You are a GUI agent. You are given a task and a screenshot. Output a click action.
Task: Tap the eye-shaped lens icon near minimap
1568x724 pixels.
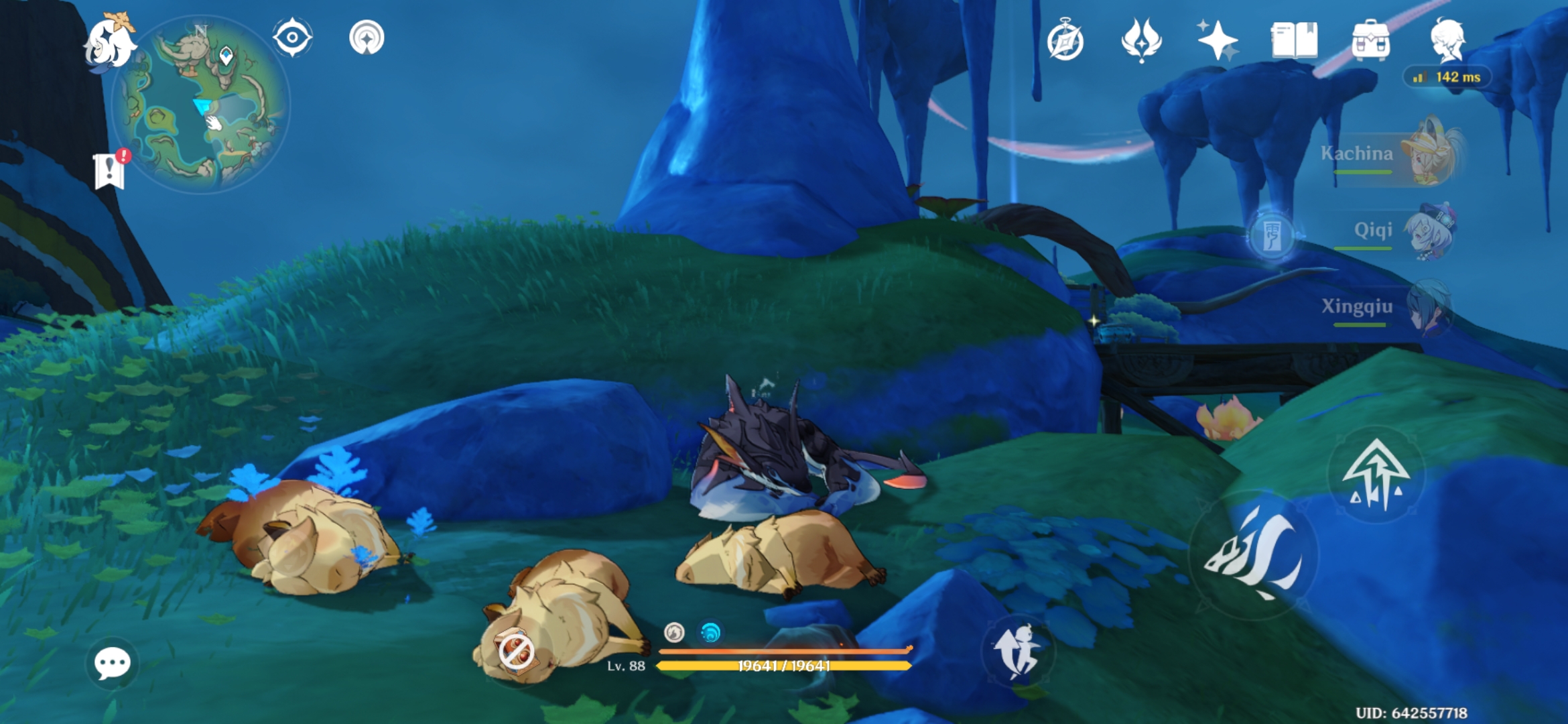[292, 37]
